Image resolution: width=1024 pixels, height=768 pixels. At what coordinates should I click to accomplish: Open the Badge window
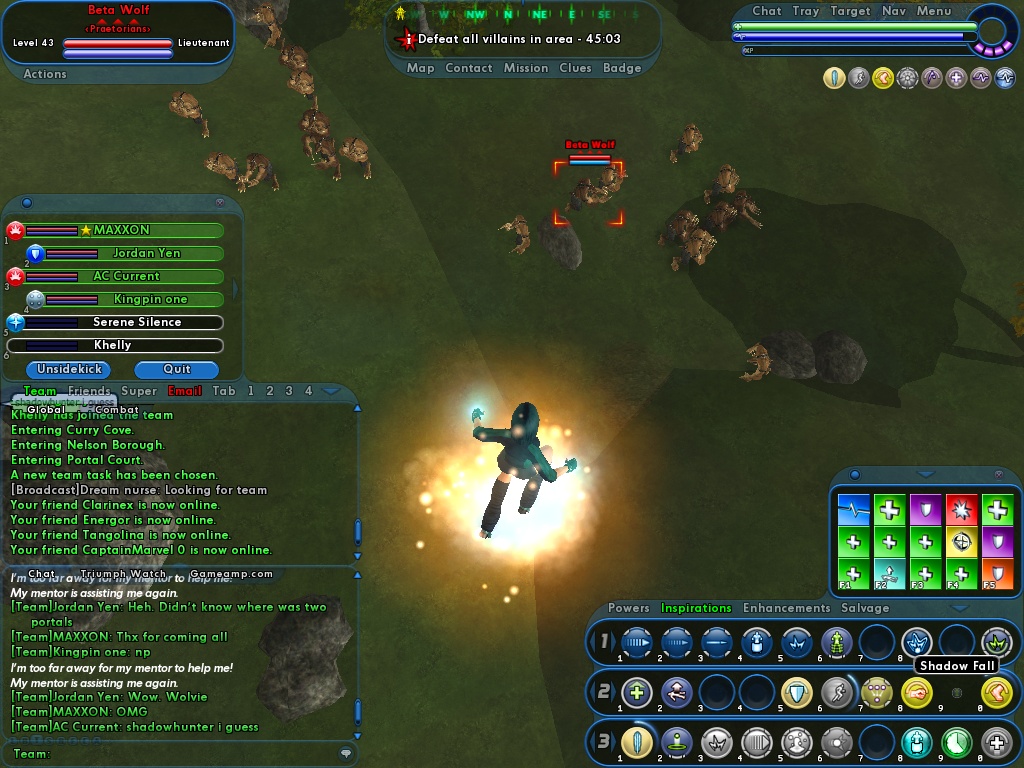[x=622, y=68]
